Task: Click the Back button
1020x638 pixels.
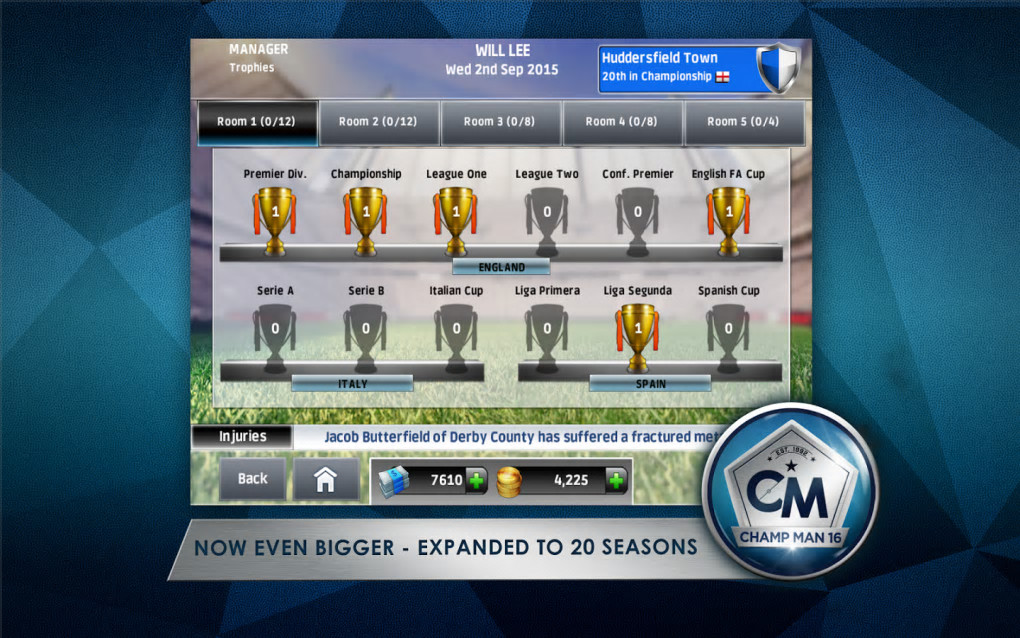Action: 253,479
